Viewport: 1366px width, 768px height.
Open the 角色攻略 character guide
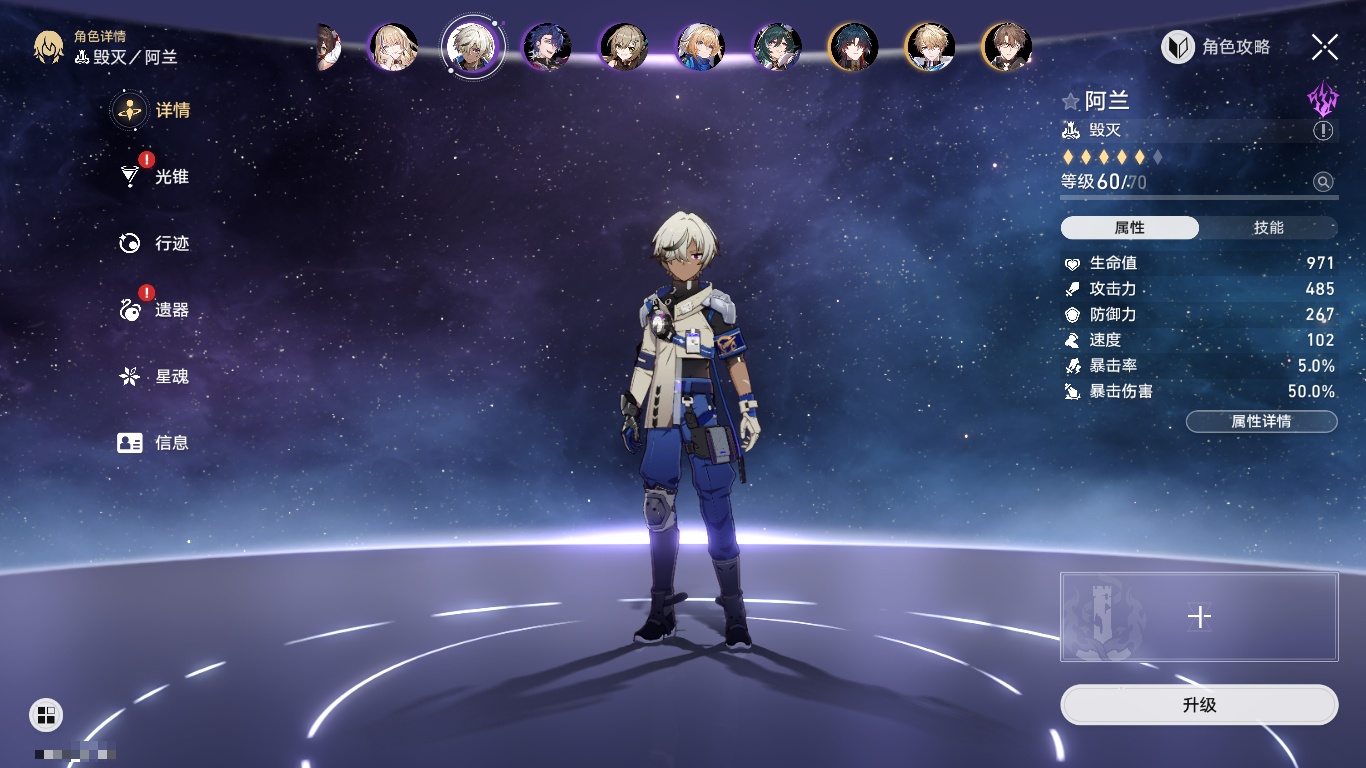(x=1217, y=47)
